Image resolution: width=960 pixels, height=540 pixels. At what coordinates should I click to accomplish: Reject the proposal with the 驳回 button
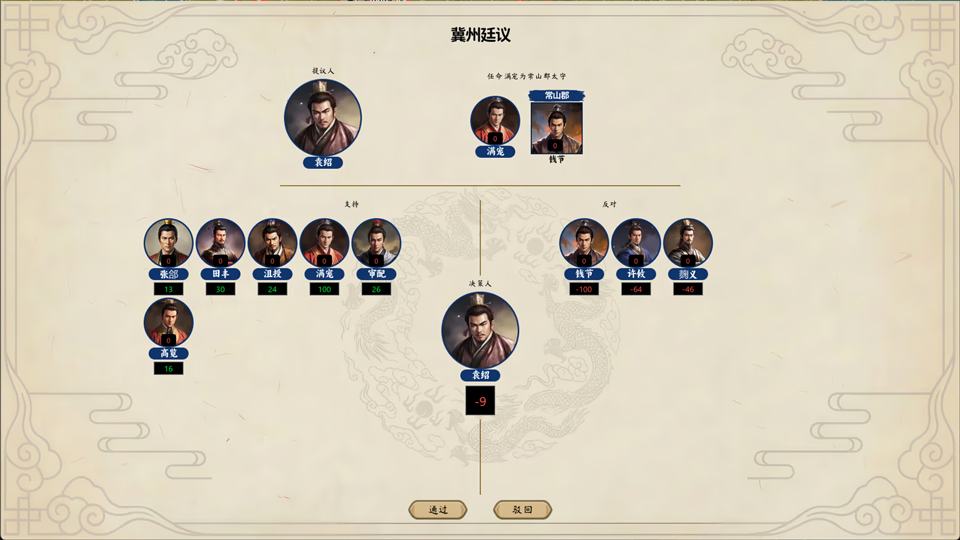point(522,510)
